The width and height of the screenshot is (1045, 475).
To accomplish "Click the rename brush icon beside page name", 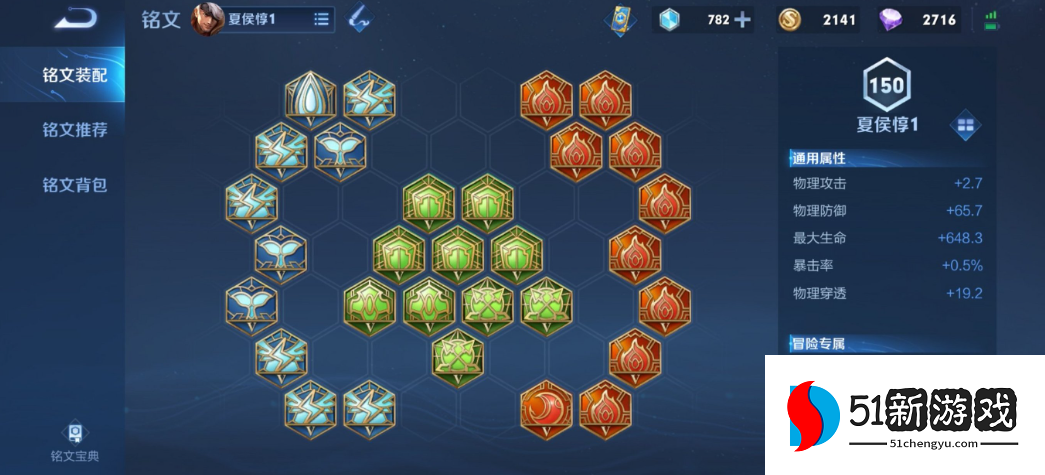I will 359,19.
